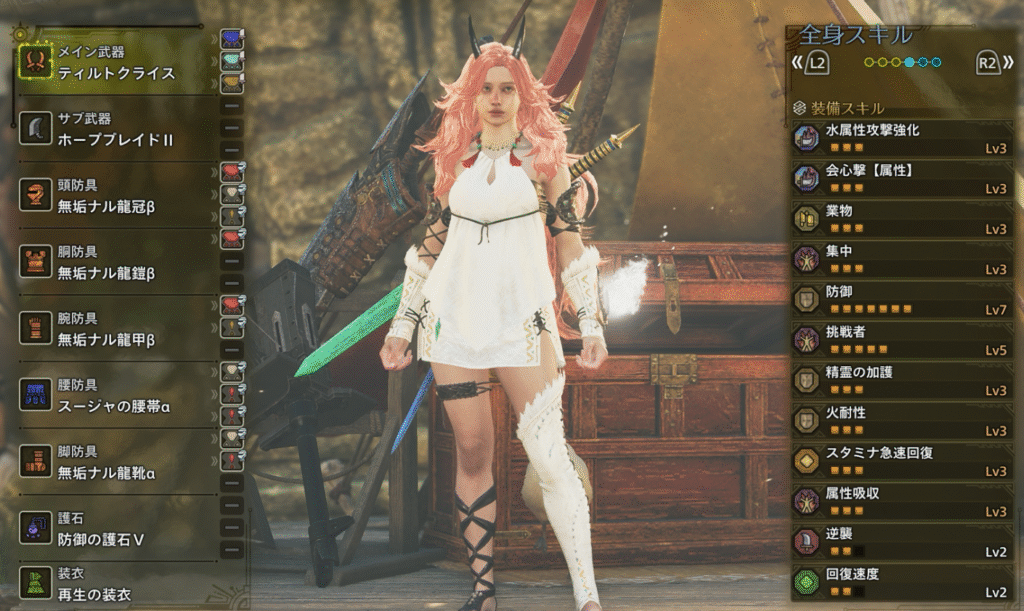Select the 精霊の加護 skill row
Image resolution: width=1024 pixels, height=611 pixels.
[x=899, y=380]
